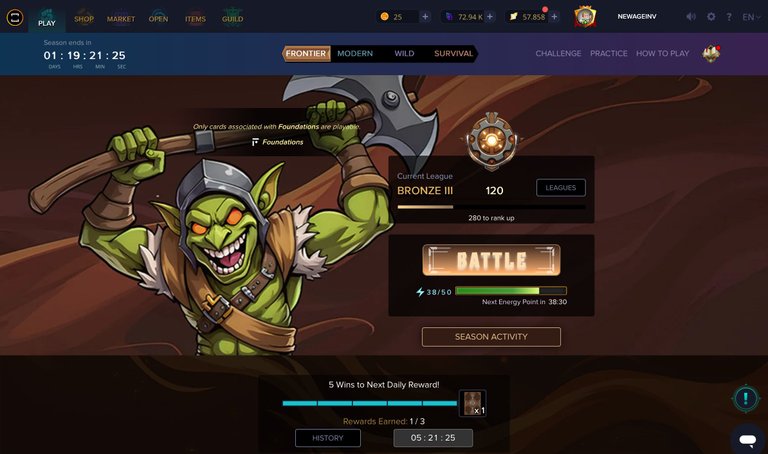This screenshot has width=768, height=454.
Task: Start a match with the BATTLE button
Action: click(x=491, y=261)
